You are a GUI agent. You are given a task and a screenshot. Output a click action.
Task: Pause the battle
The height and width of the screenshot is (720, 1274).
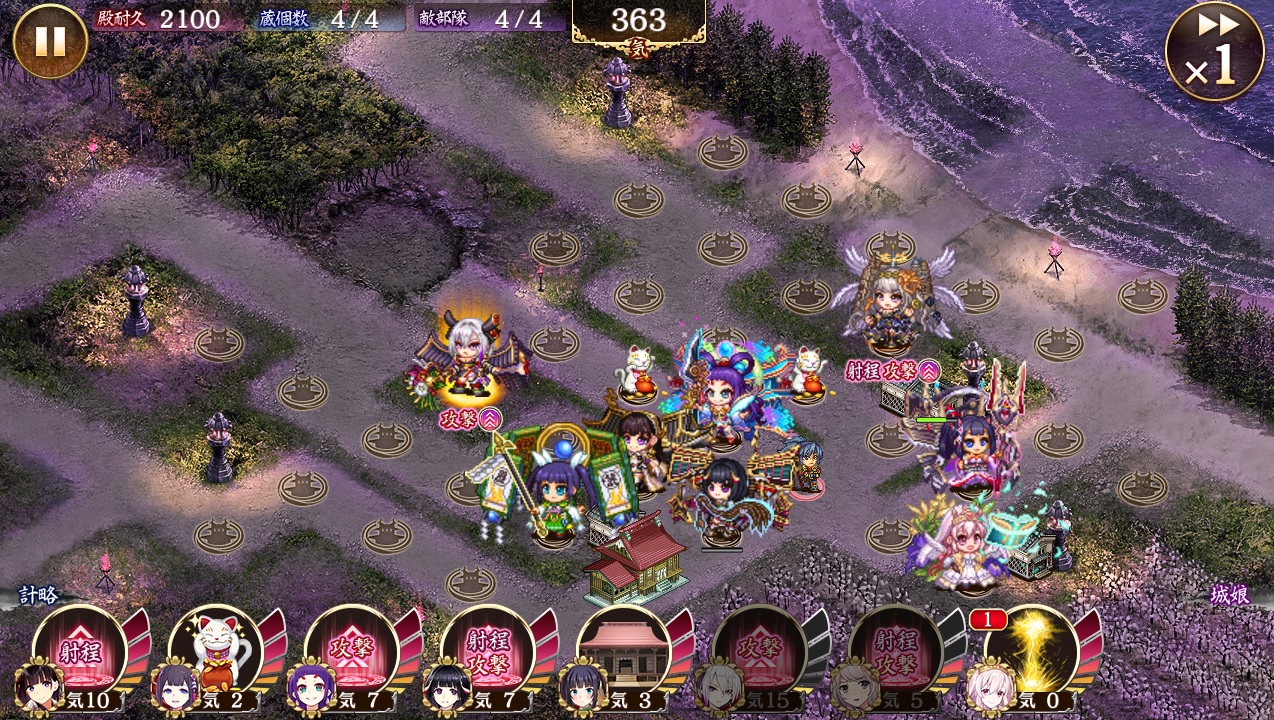point(50,41)
